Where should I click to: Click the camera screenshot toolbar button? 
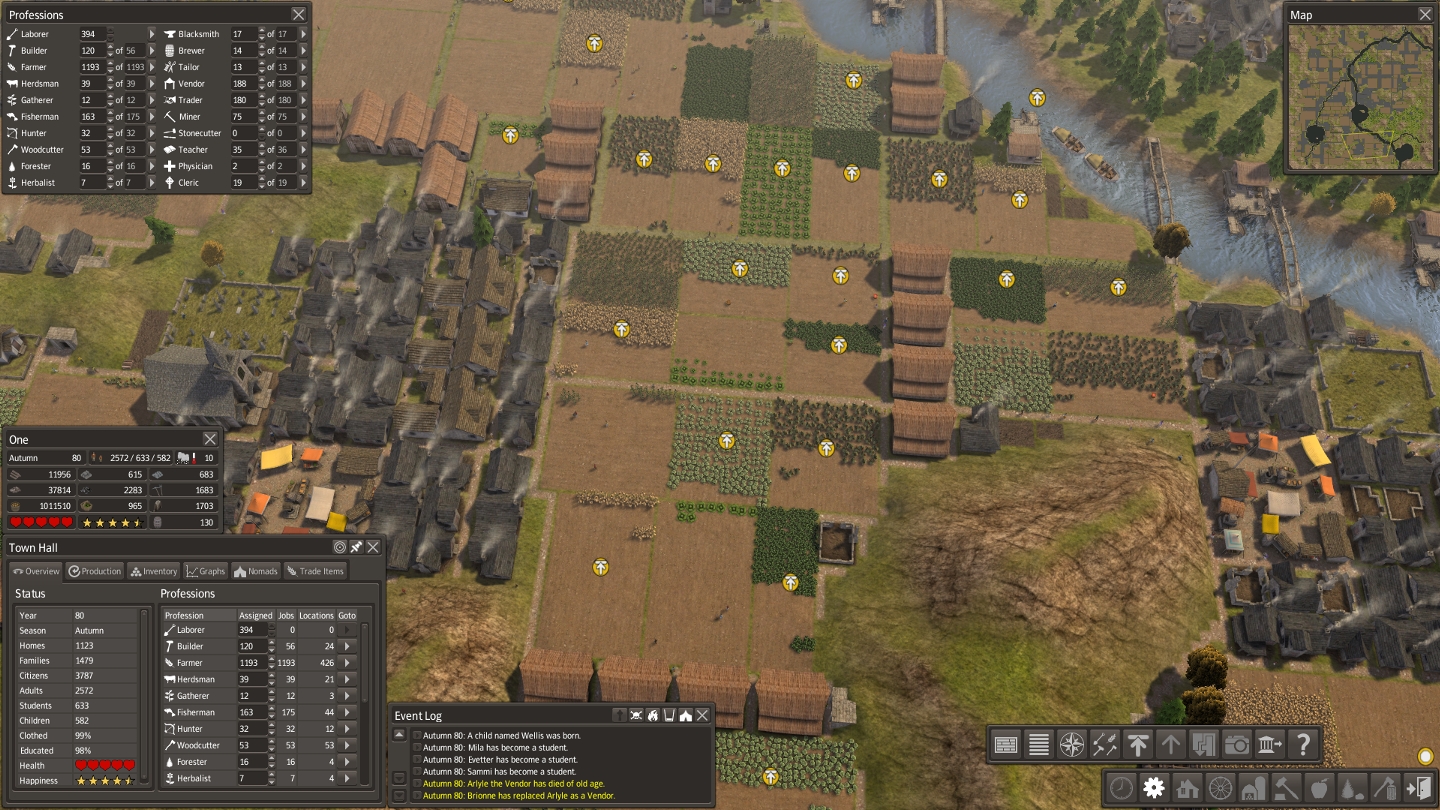[1237, 744]
